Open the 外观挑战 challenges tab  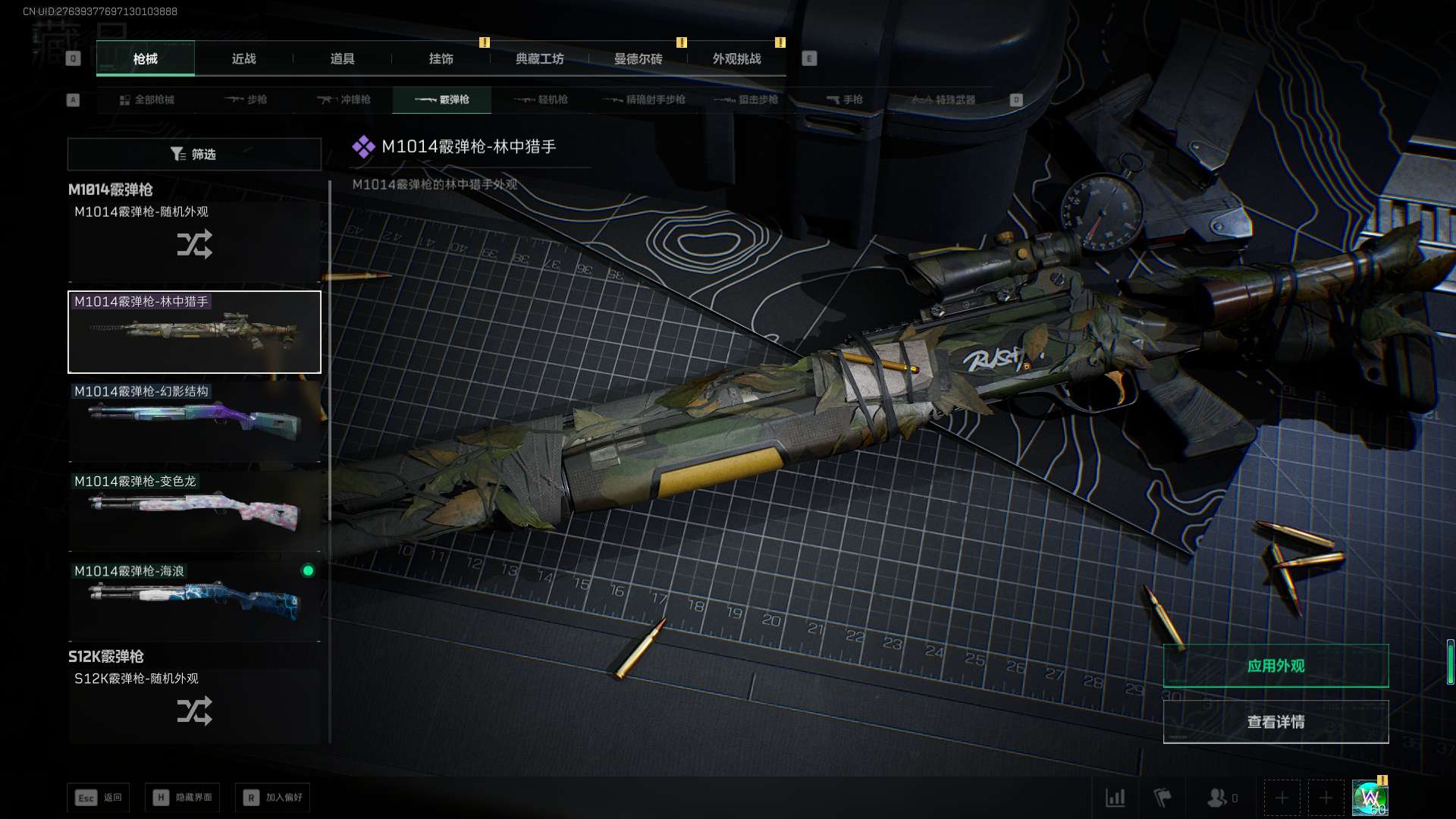coord(737,58)
